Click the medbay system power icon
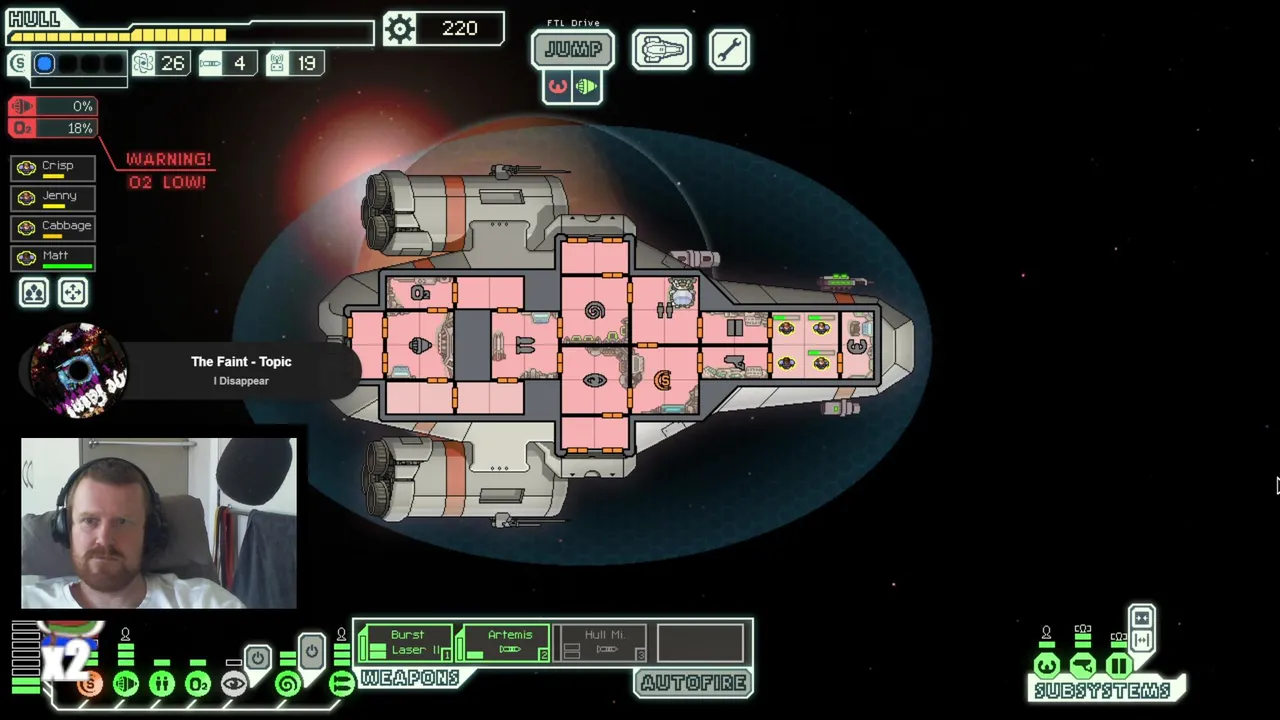The width and height of the screenshot is (1280, 720). coord(162,684)
